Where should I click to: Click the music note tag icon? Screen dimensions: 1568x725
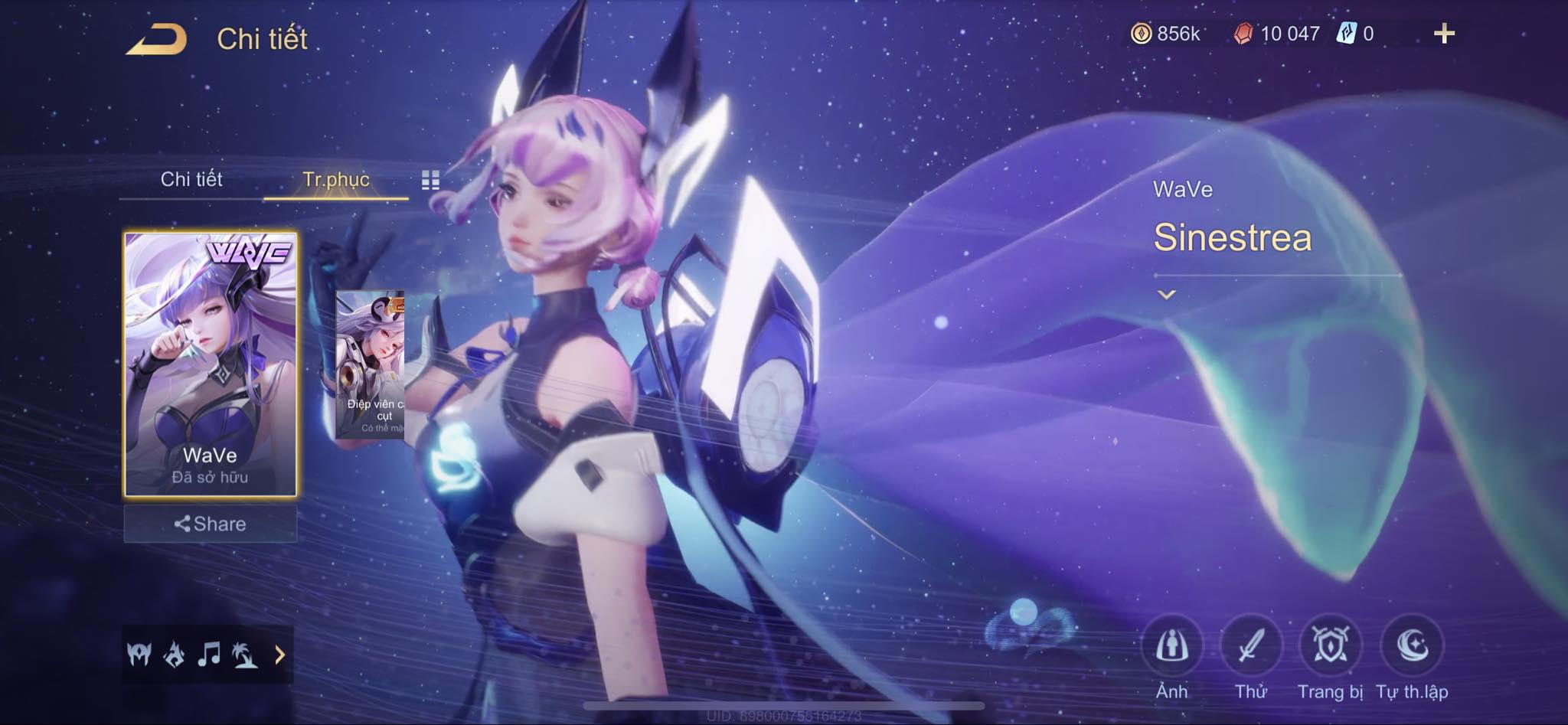208,655
